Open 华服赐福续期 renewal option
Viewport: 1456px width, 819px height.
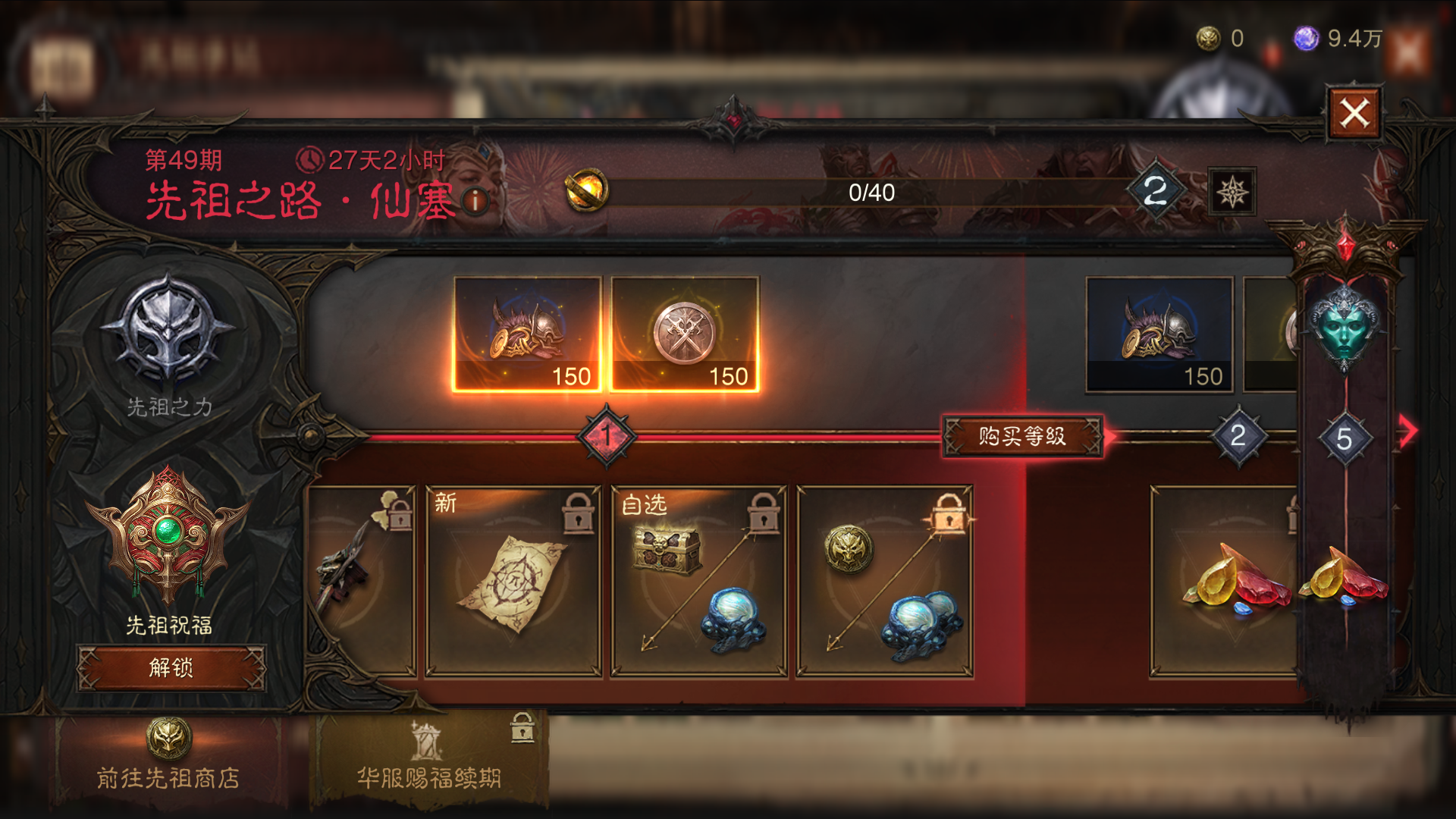429,760
